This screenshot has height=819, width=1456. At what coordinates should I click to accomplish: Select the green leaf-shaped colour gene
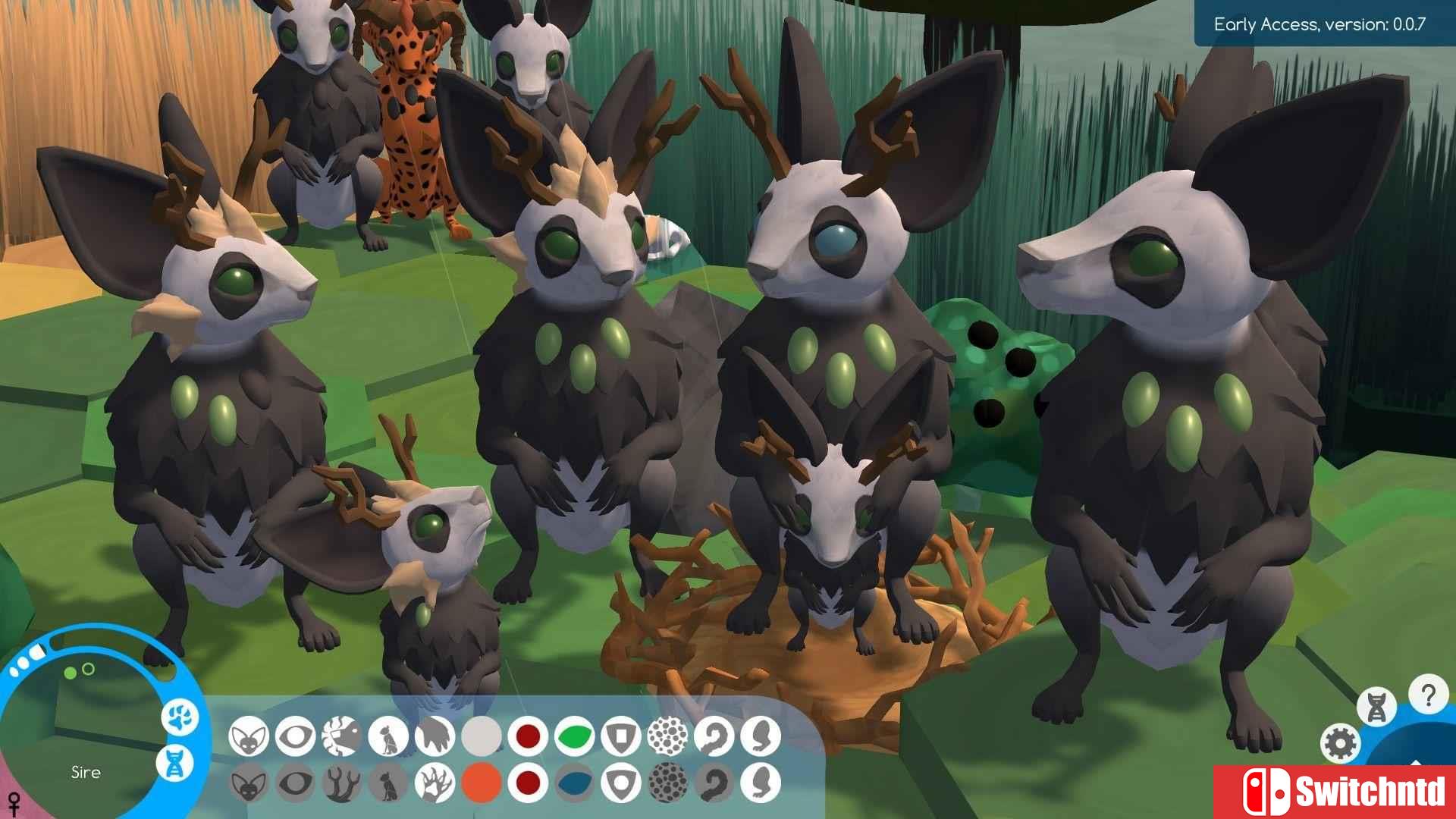[575, 736]
